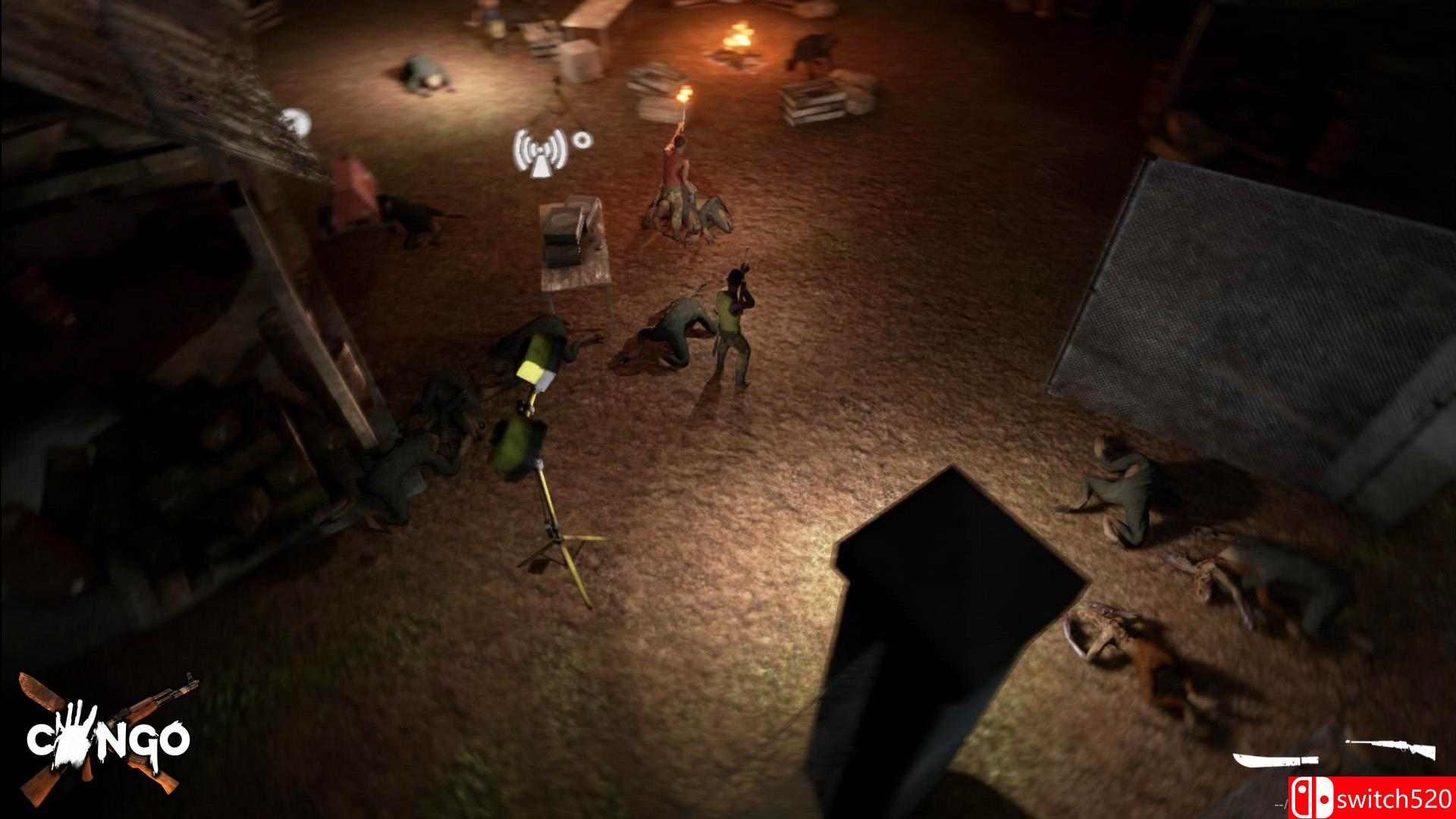The image size is (1456, 819).
Task: Click the white skull marker near the top left
Action: tap(294, 119)
